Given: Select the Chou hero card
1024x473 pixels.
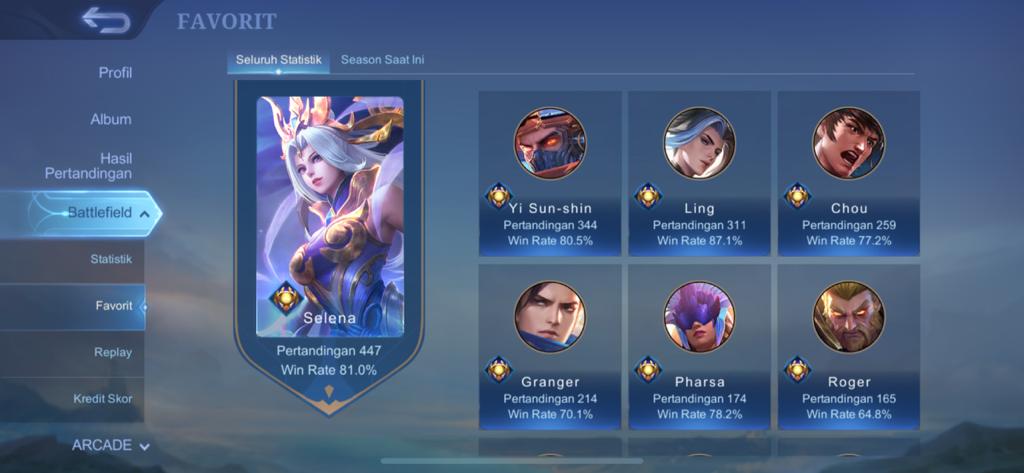Looking at the screenshot, I should click(848, 173).
